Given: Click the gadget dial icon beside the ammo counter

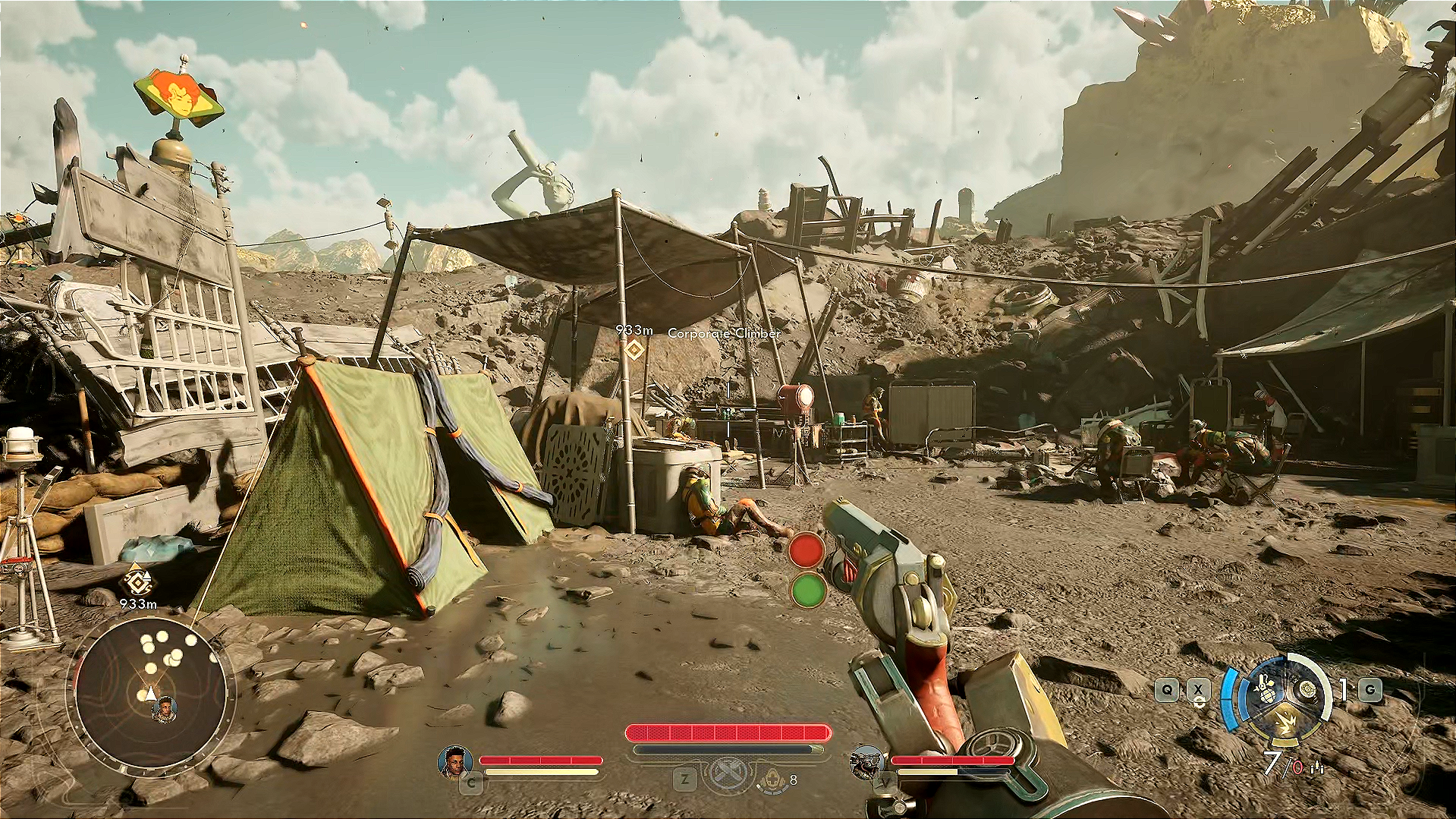Looking at the screenshot, I should [1307, 689].
